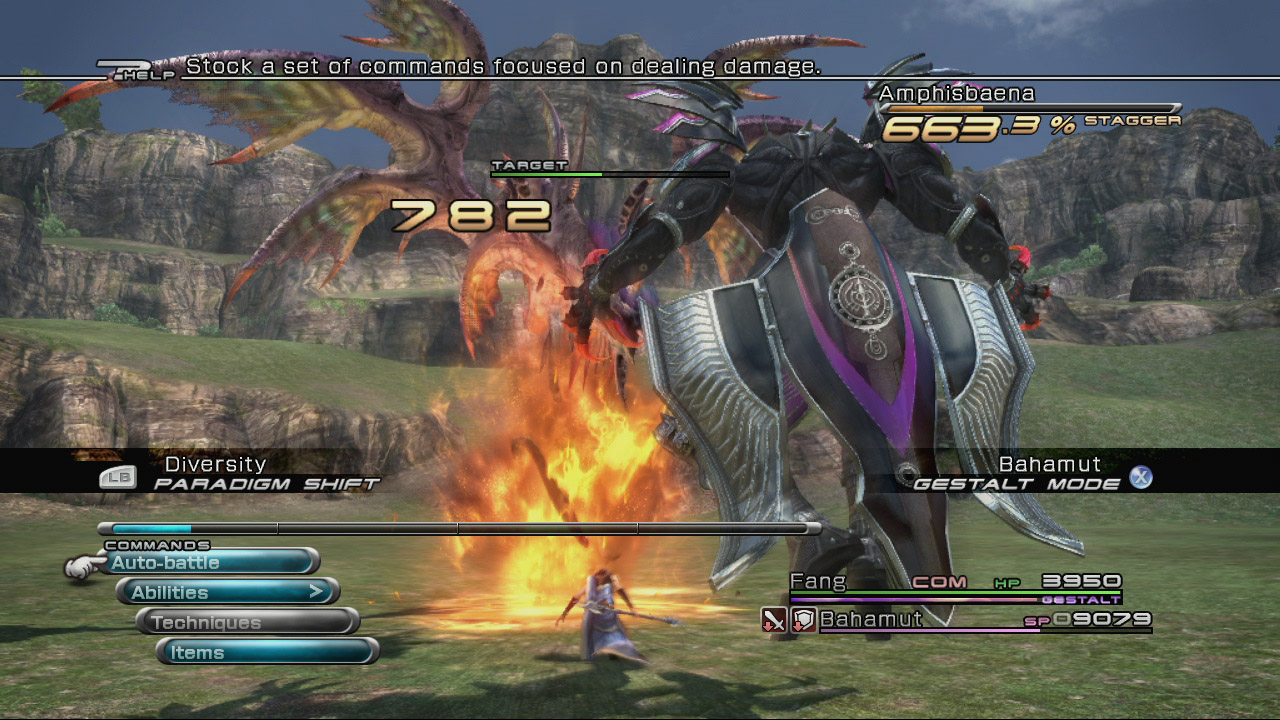Open the Abilities command submenu
The height and width of the screenshot is (720, 1280).
(x=228, y=593)
